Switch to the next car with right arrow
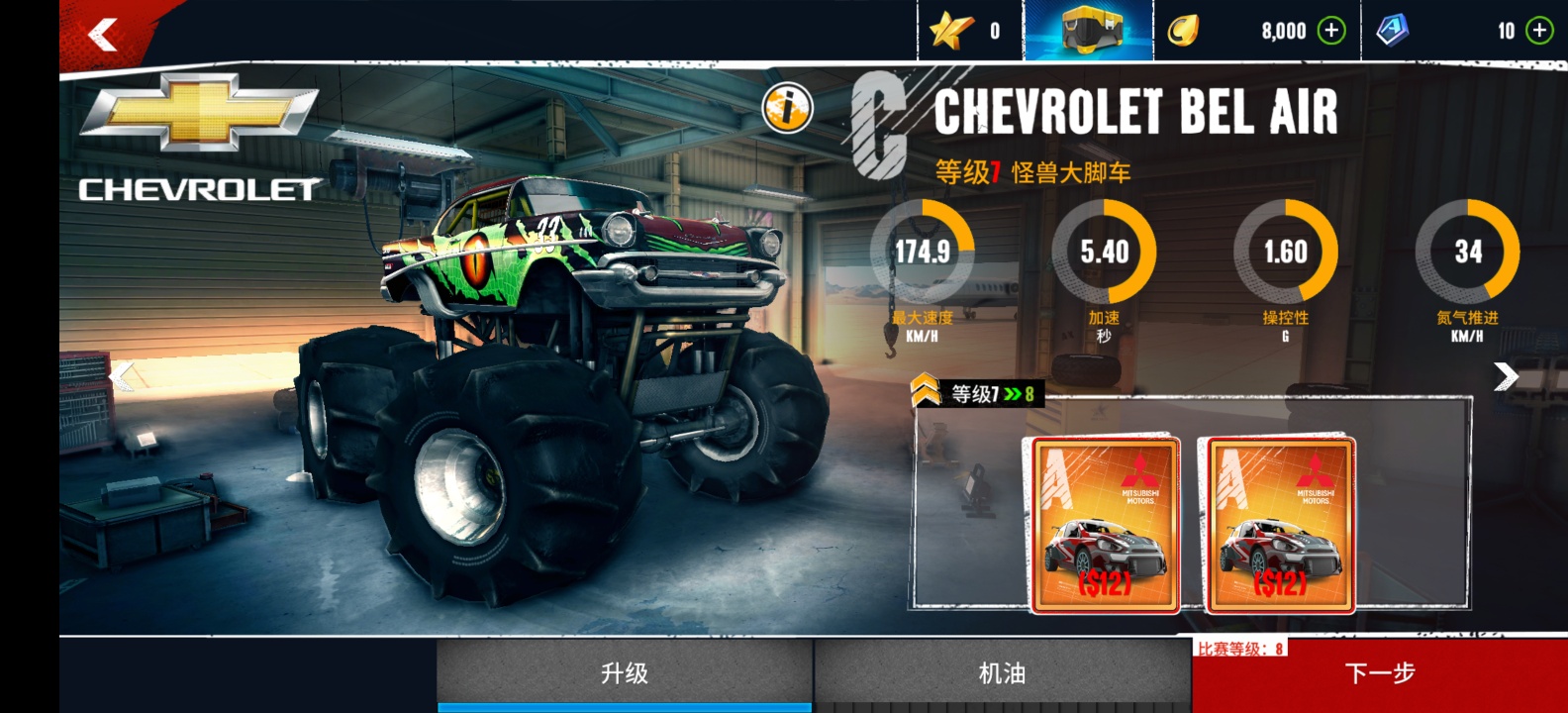Viewport: 1568px width, 713px height. pos(1505,376)
